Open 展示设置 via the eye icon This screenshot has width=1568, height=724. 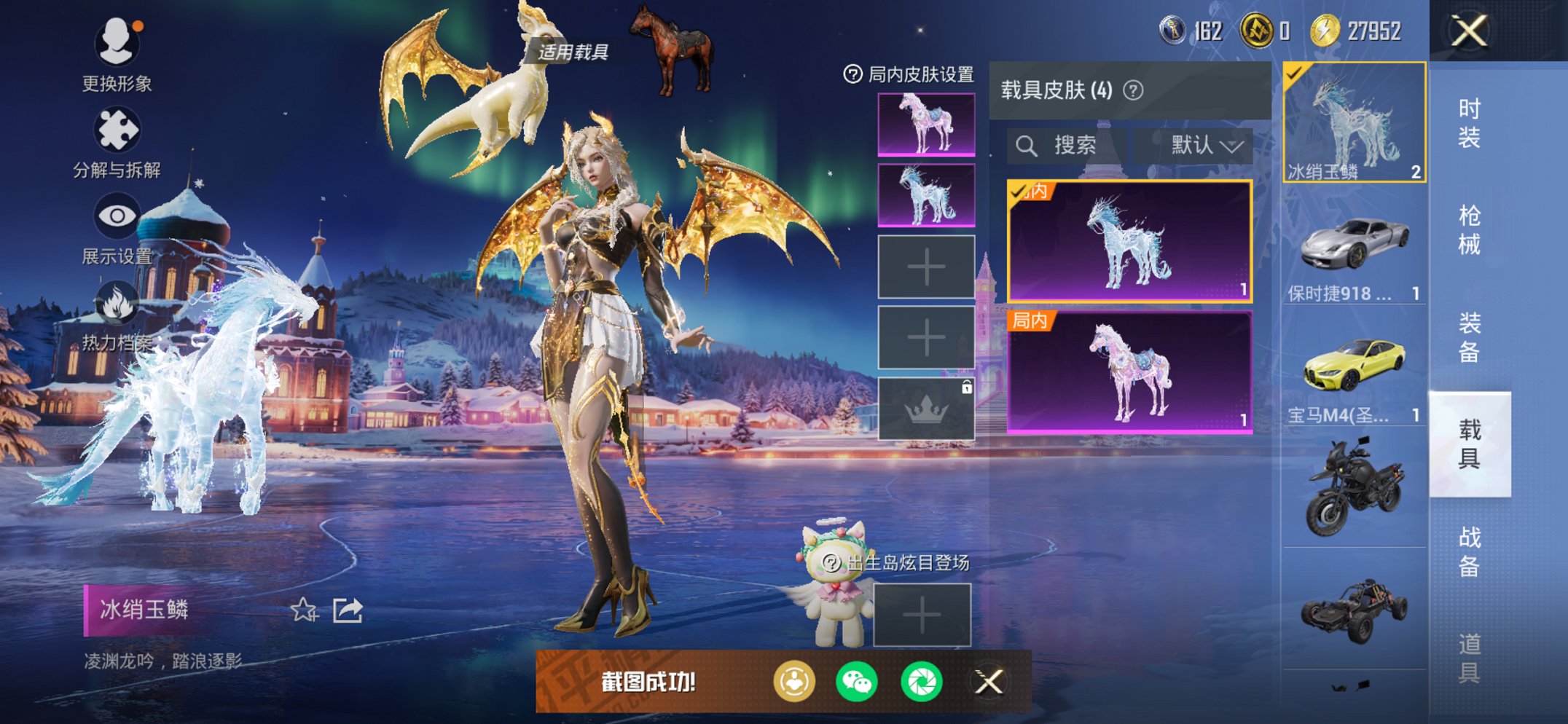tap(117, 215)
